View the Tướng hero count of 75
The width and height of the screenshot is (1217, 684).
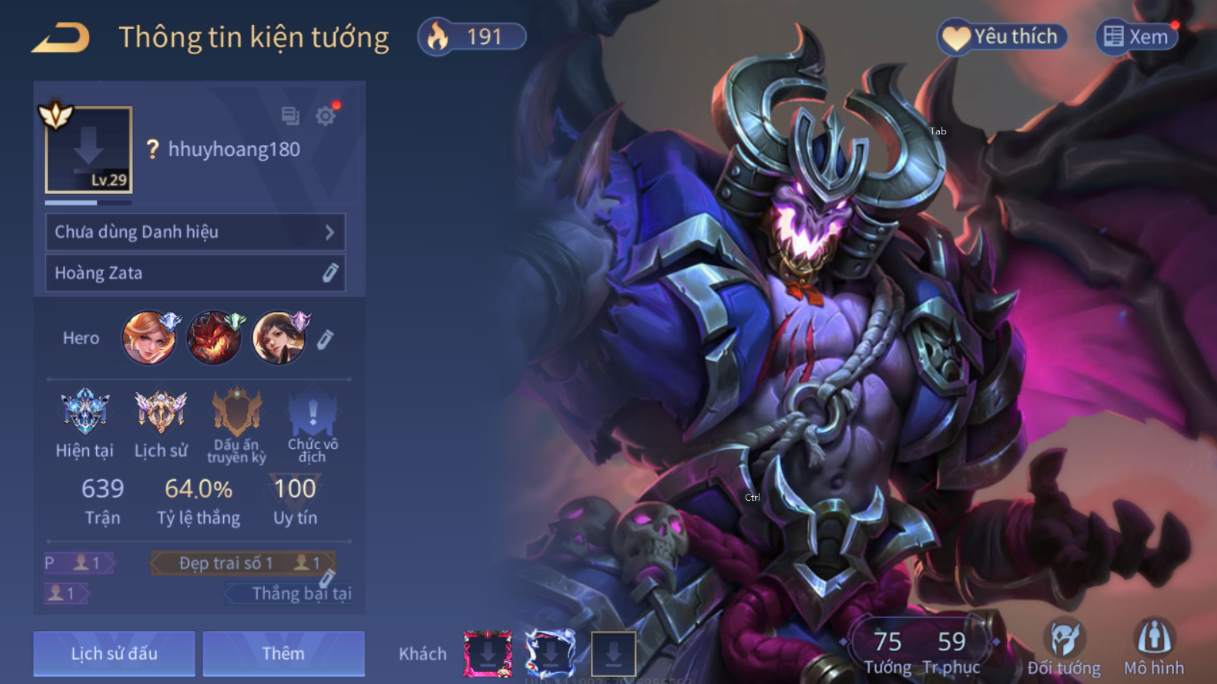(x=887, y=651)
